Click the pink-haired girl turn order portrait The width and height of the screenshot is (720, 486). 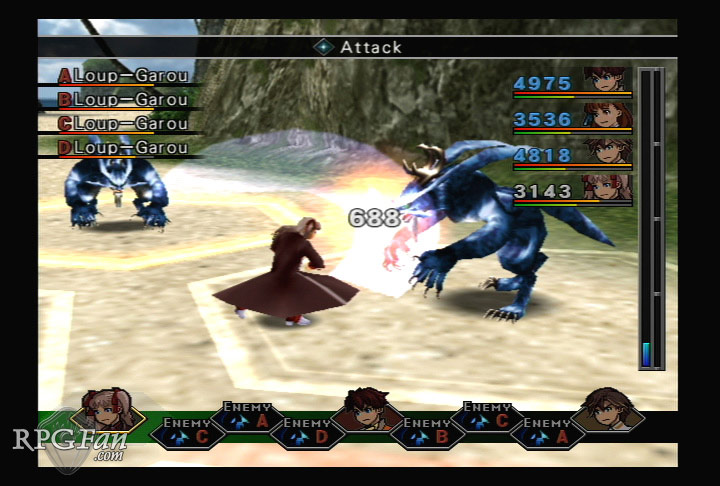pos(108,410)
